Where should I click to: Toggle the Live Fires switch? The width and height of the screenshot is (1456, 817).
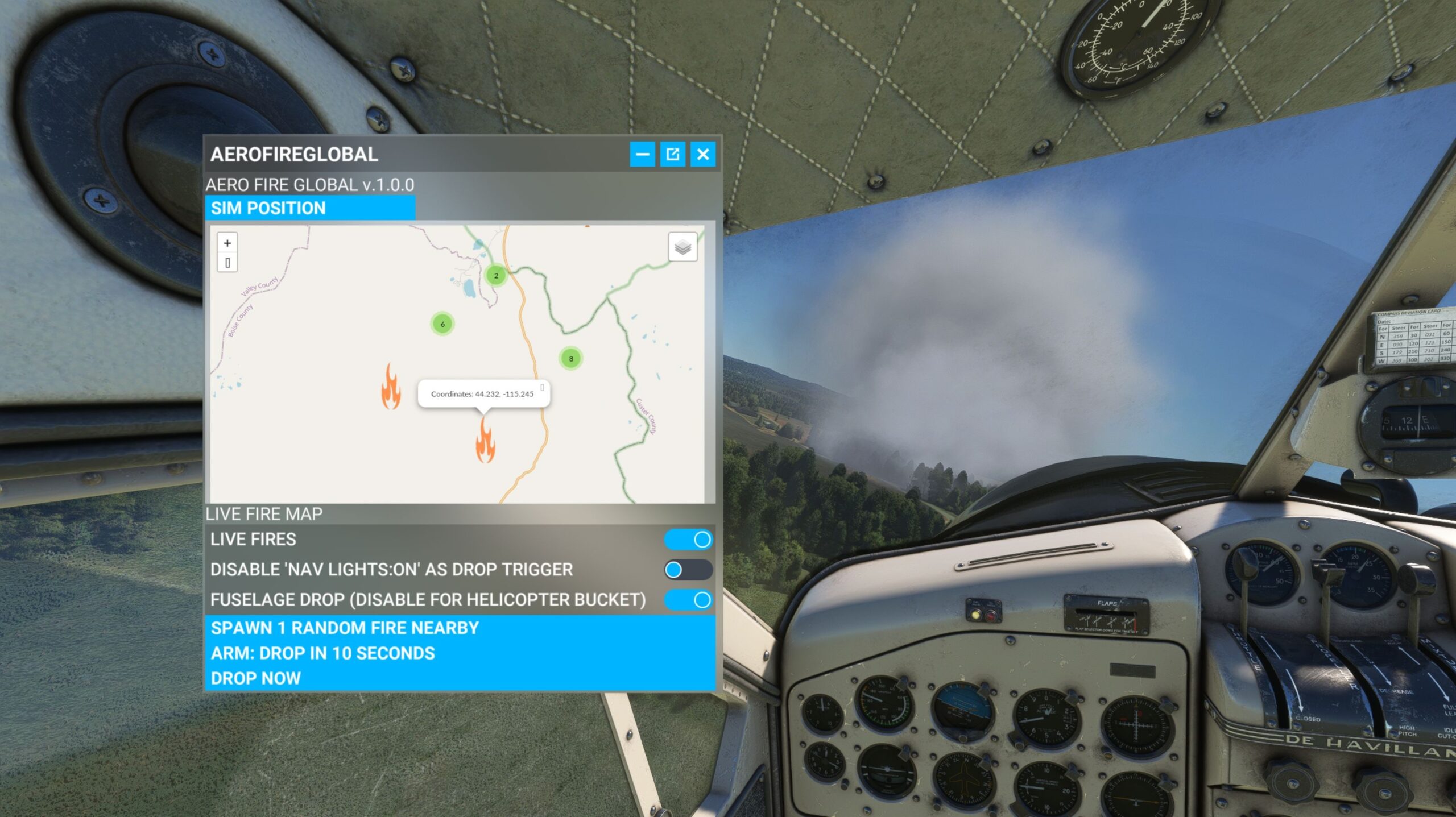(688, 539)
